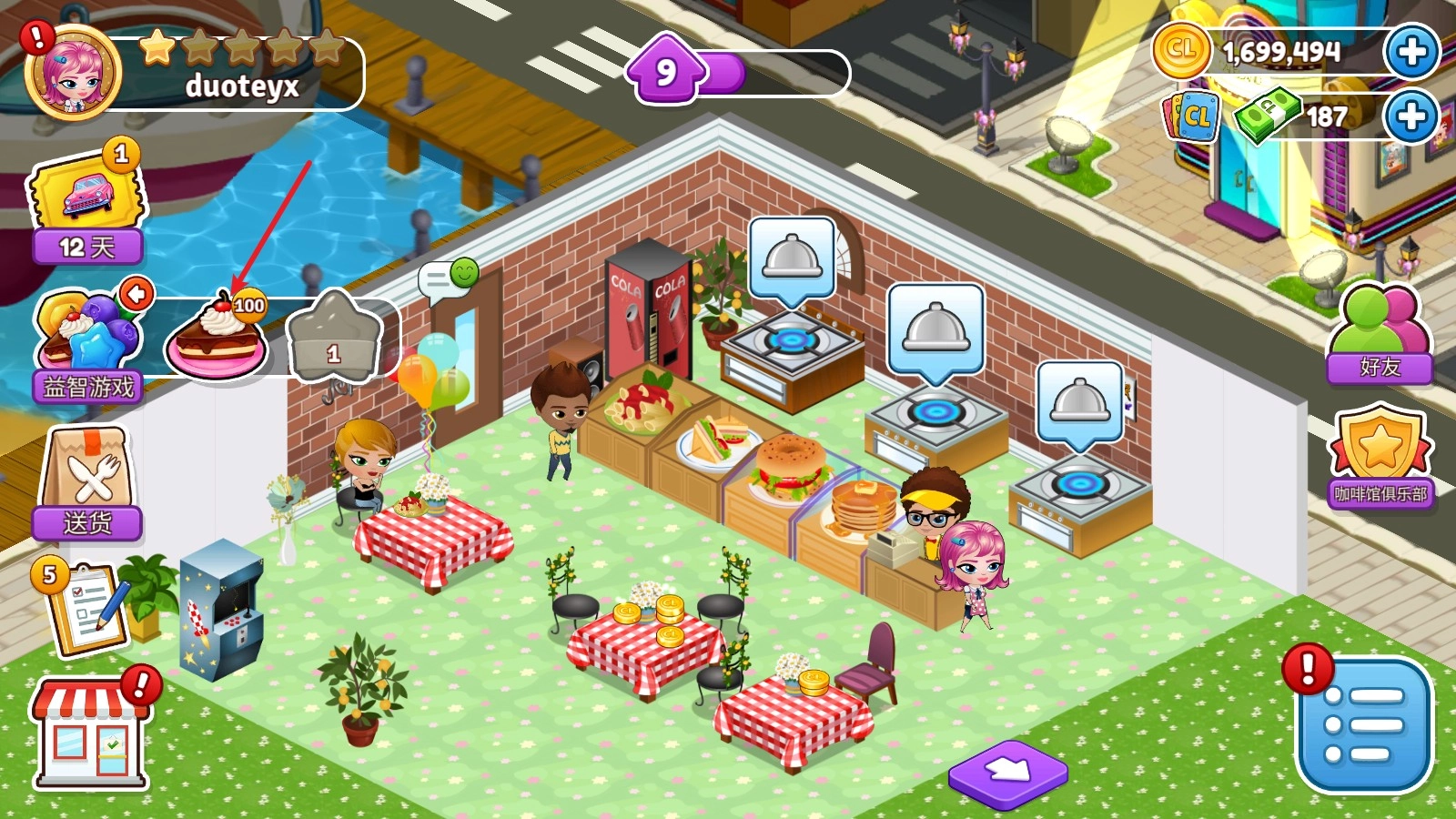The height and width of the screenshot is (819, 1456).
Task: Buy more cash with the plus button
Action: pos(1411,116)
